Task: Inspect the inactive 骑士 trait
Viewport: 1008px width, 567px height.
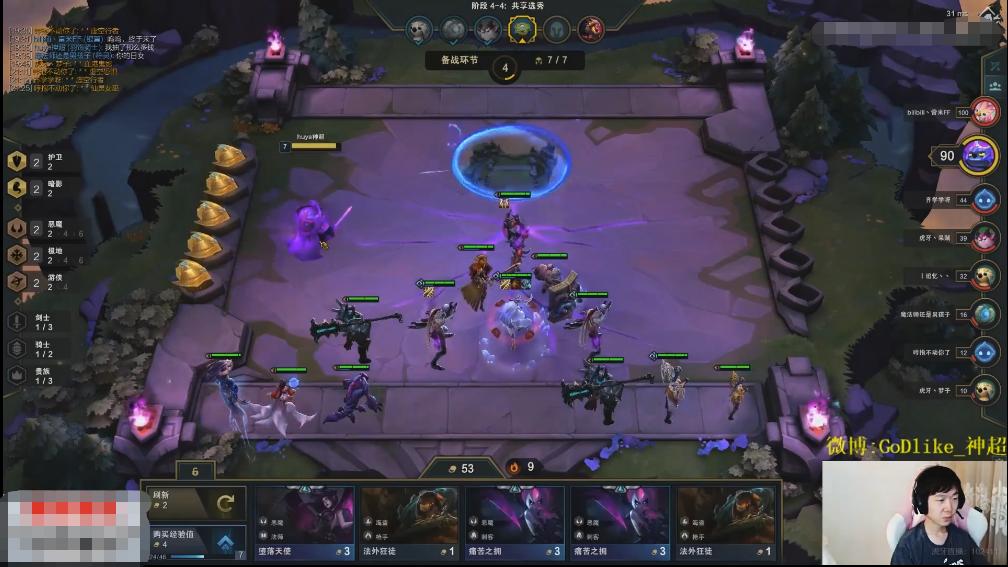Action: click(x=17, y=348)
